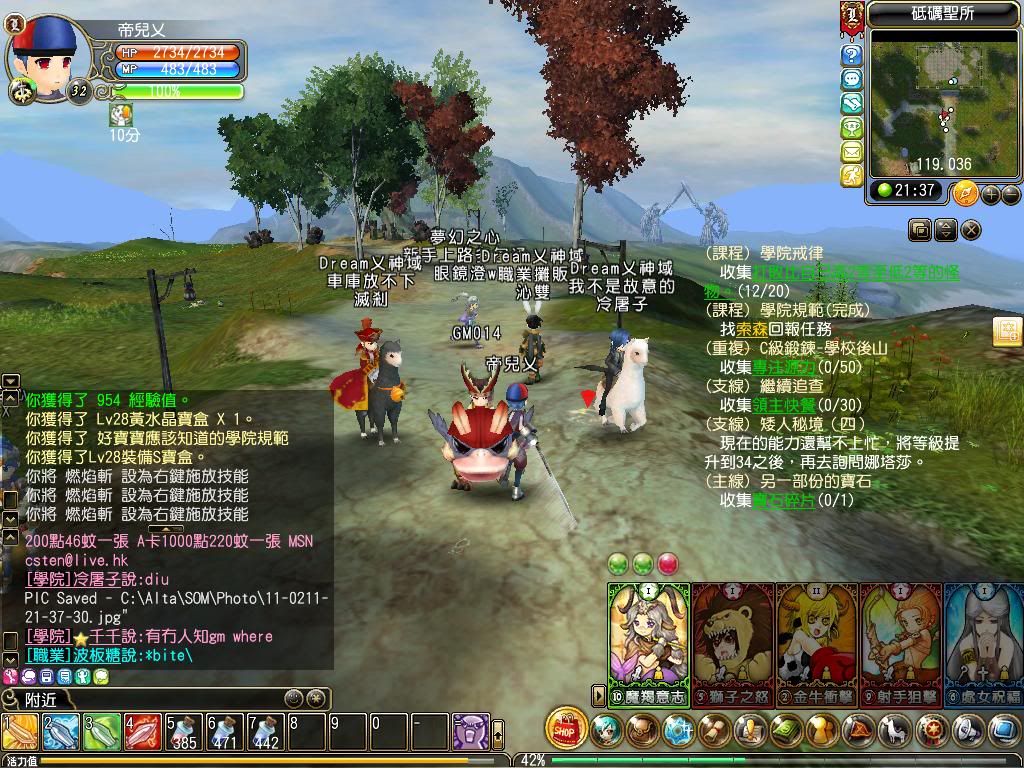
Task: Open the orange compass map button
Action: pos(966,193)
